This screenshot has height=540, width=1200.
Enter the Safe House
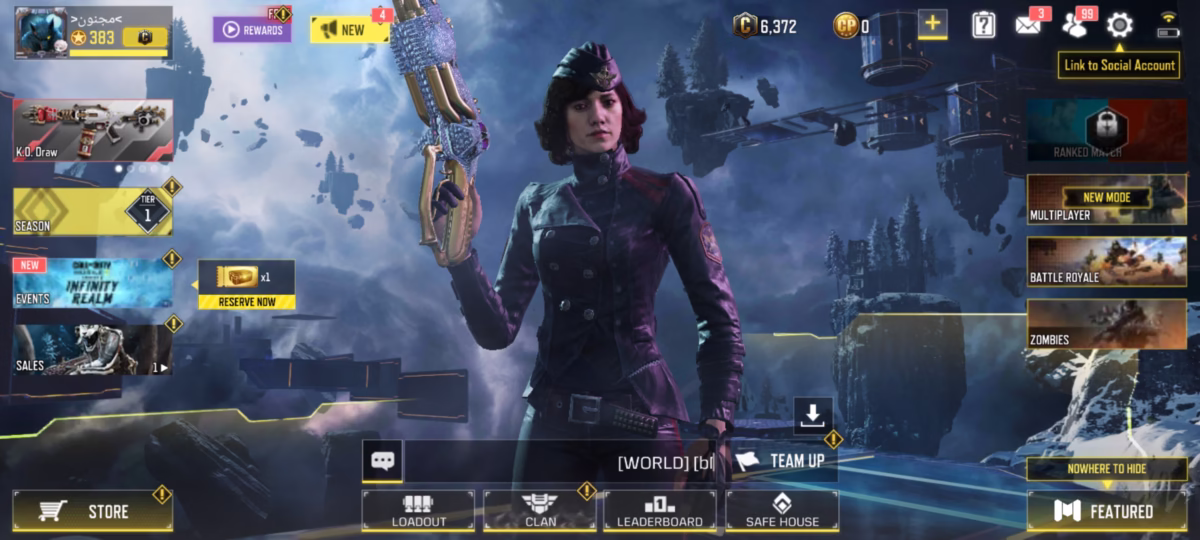coord(782,510)
